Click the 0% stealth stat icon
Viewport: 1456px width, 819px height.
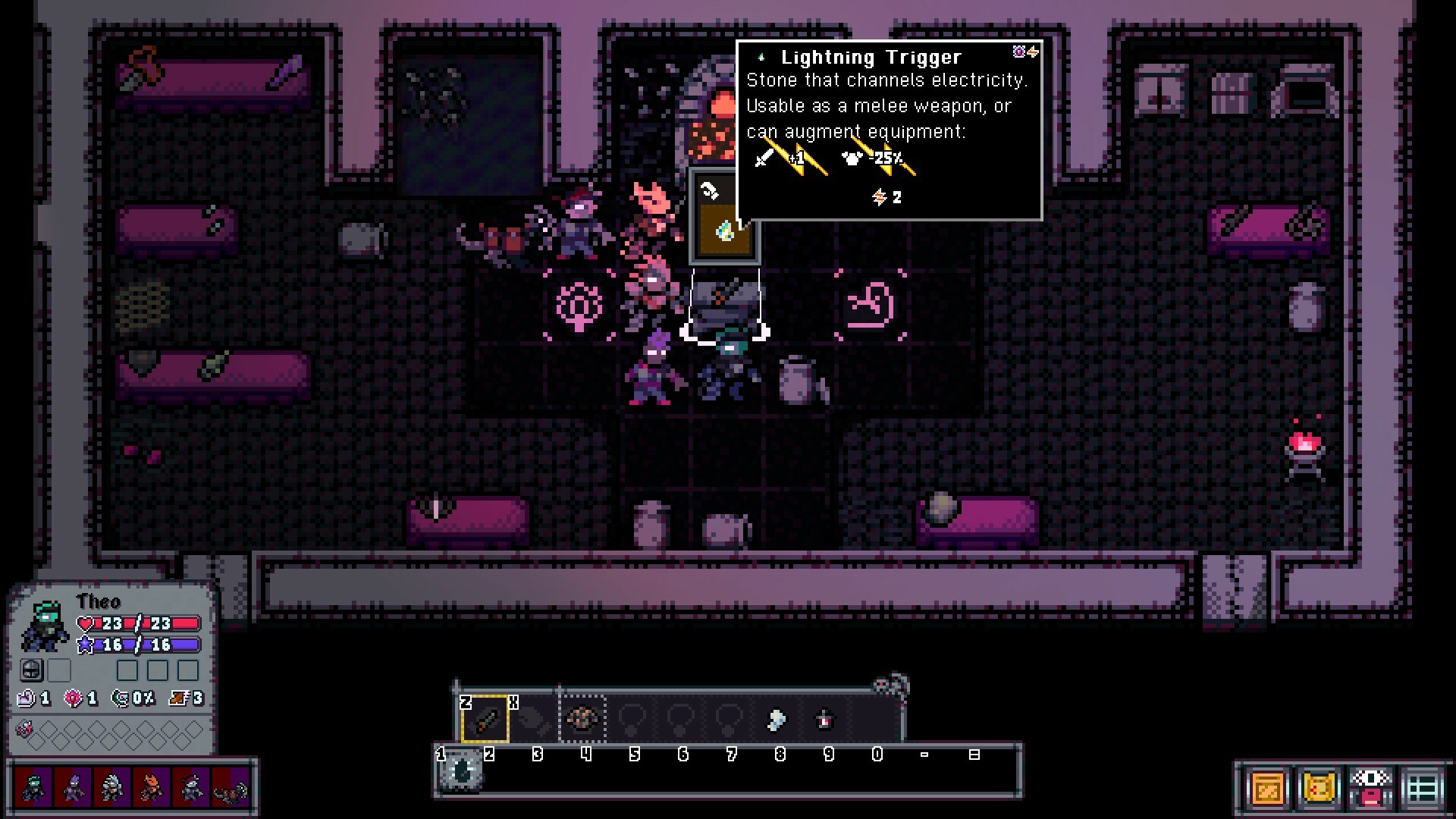(x=121, y=699)
